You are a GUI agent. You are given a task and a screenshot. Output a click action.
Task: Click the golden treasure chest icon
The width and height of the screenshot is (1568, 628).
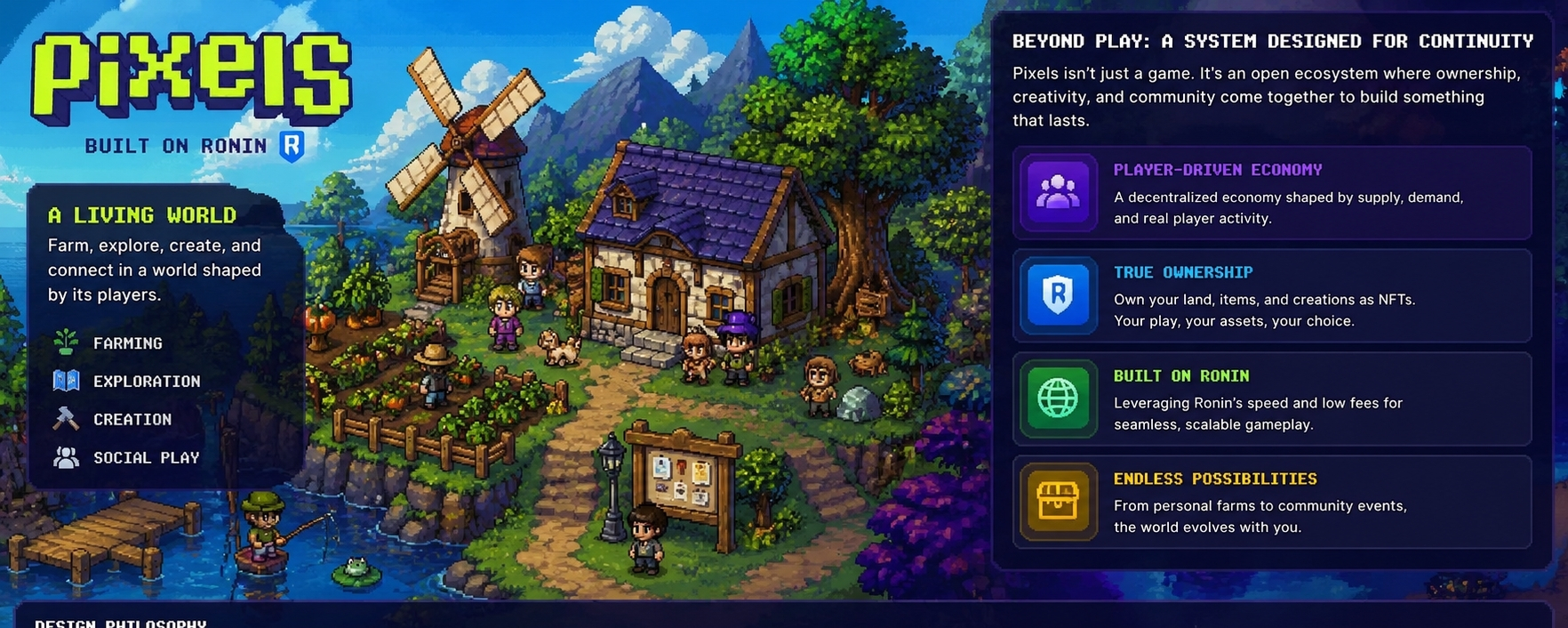1058,502
